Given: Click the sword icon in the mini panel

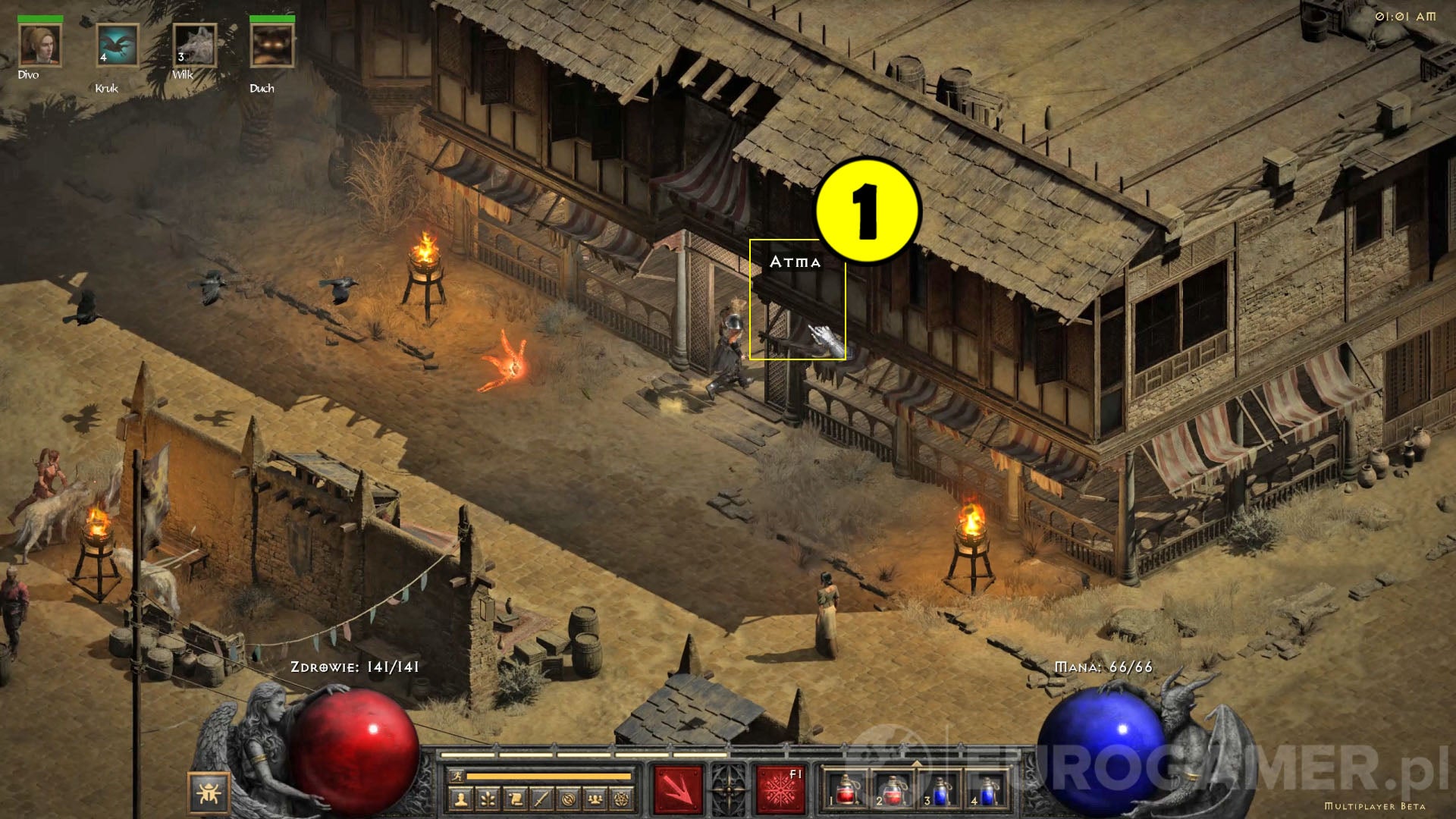Looking at the screenshot, I should pyautogui.click(x=542, y=800).
